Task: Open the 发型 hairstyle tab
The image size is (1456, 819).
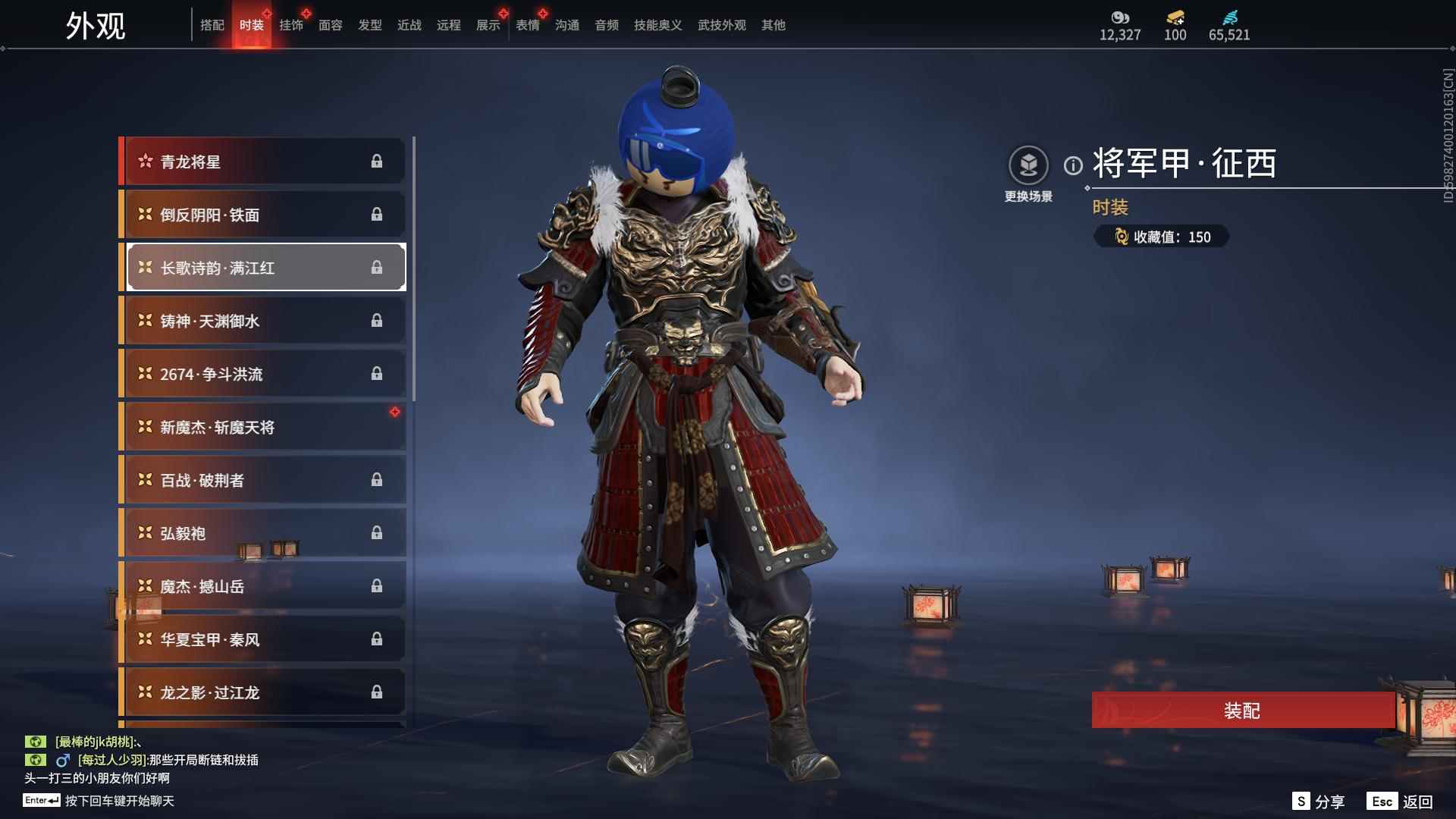Action: pyautogui.click(x=370, y=25)
